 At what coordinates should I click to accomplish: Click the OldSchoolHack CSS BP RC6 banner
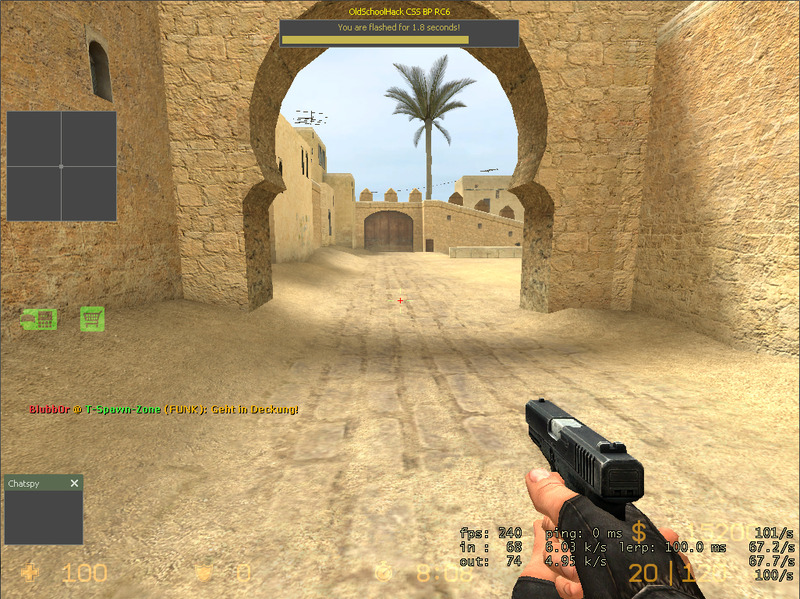(x=399, y=11)
